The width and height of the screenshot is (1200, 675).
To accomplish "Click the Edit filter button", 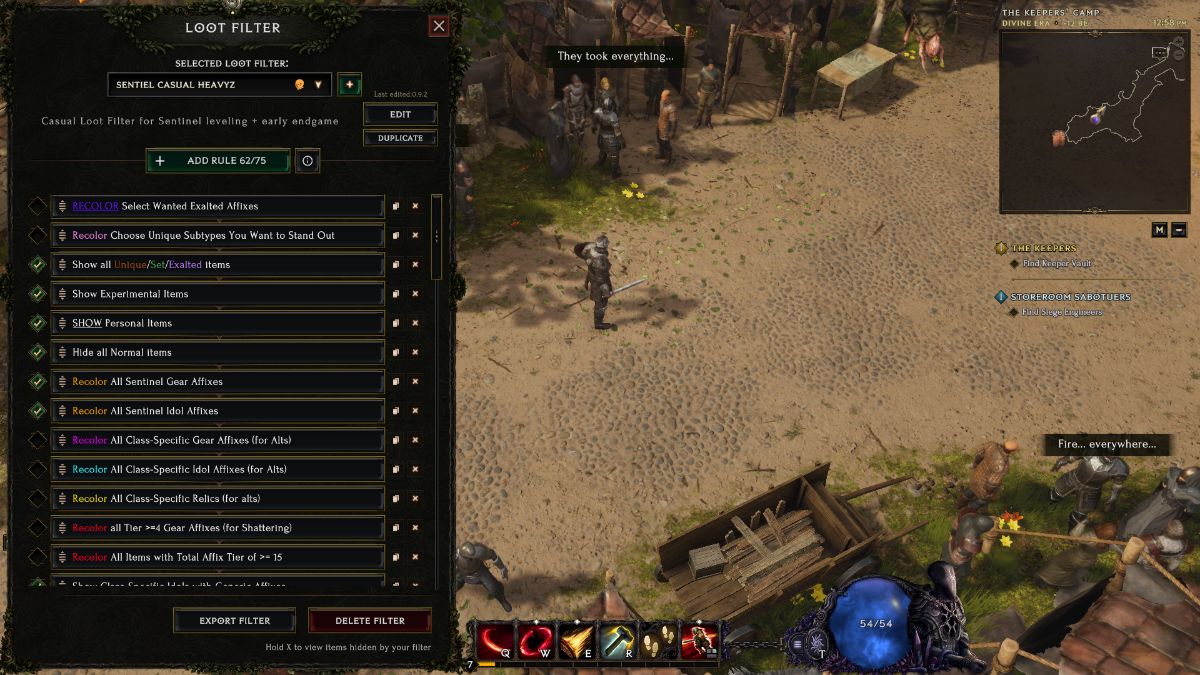I will click(400, 115).
